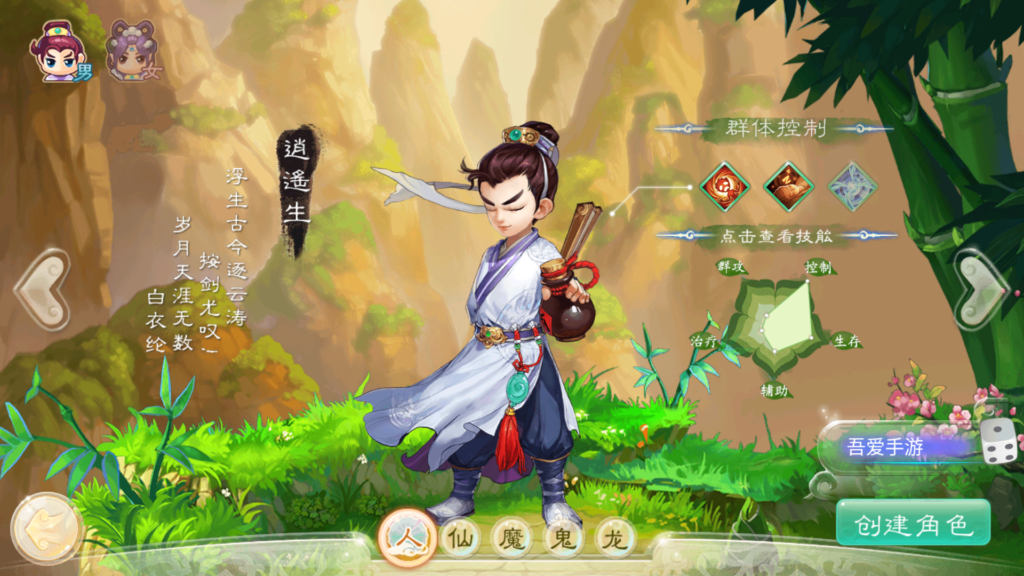
Task: Switch to the 鬼 (Ghost) race tab
Action: [x=565, y=539]
